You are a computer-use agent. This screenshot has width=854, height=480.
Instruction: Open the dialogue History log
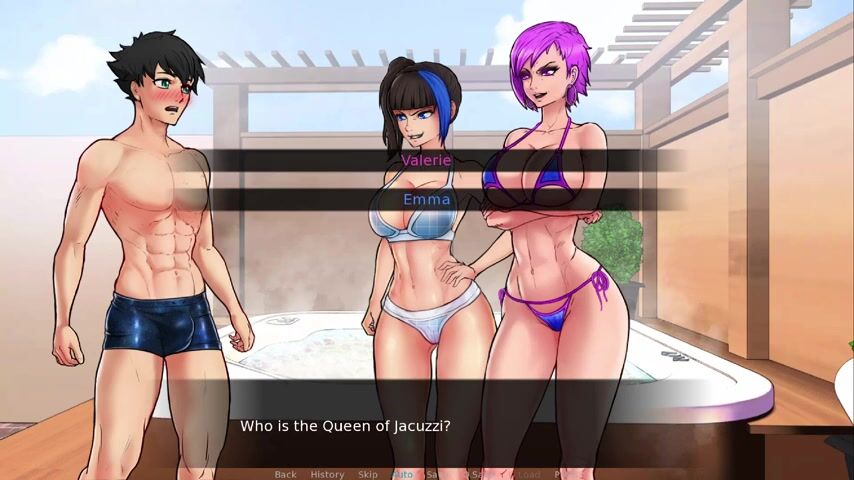pos(327,474)
